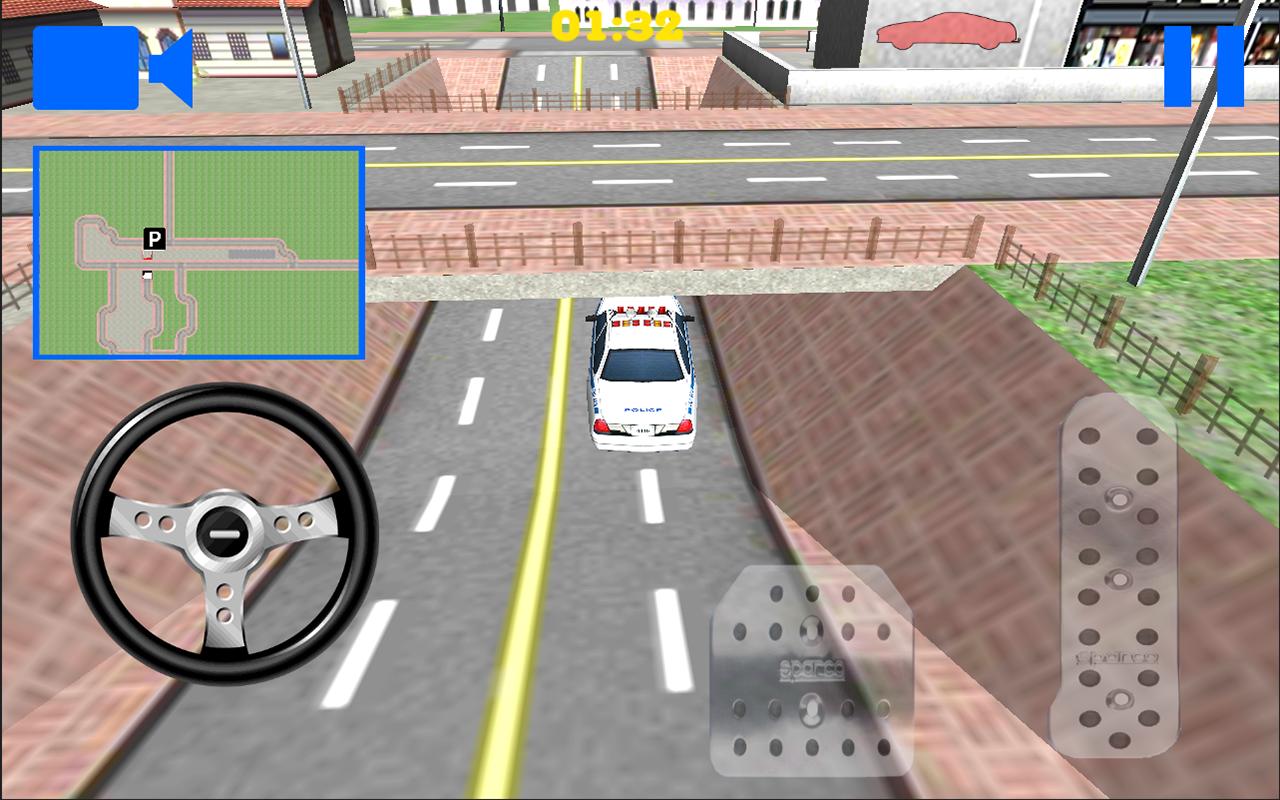Click the minimap border frame
This screenshot has height=800, width=1280.
(200, 148)
